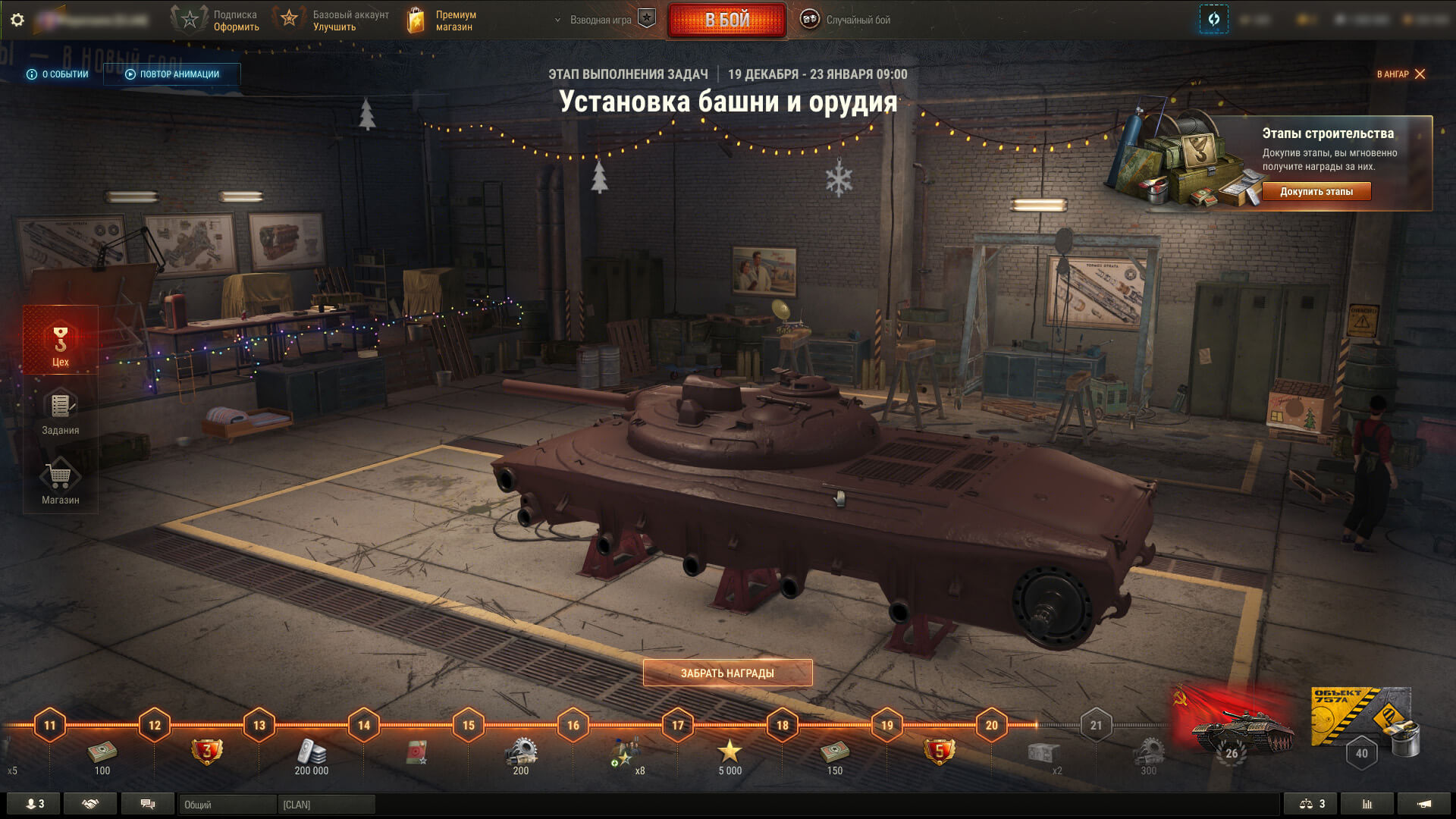Upgrade the Базовый аккаунт
The width and height of the screenshot is (1456, 819).
click(x=332, y=20)
